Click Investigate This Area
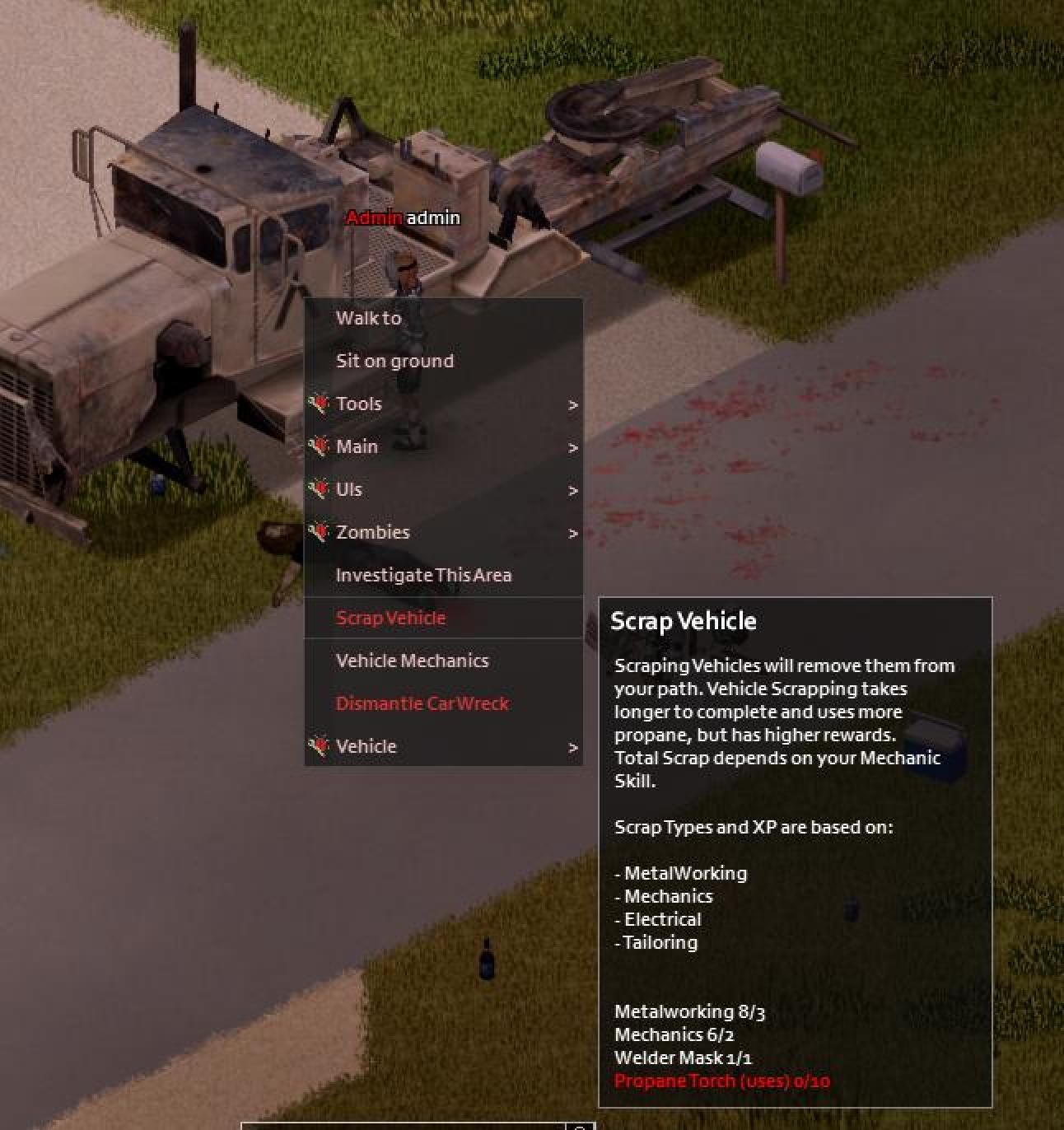The image size is (1064, 1130). coord(423,575)
